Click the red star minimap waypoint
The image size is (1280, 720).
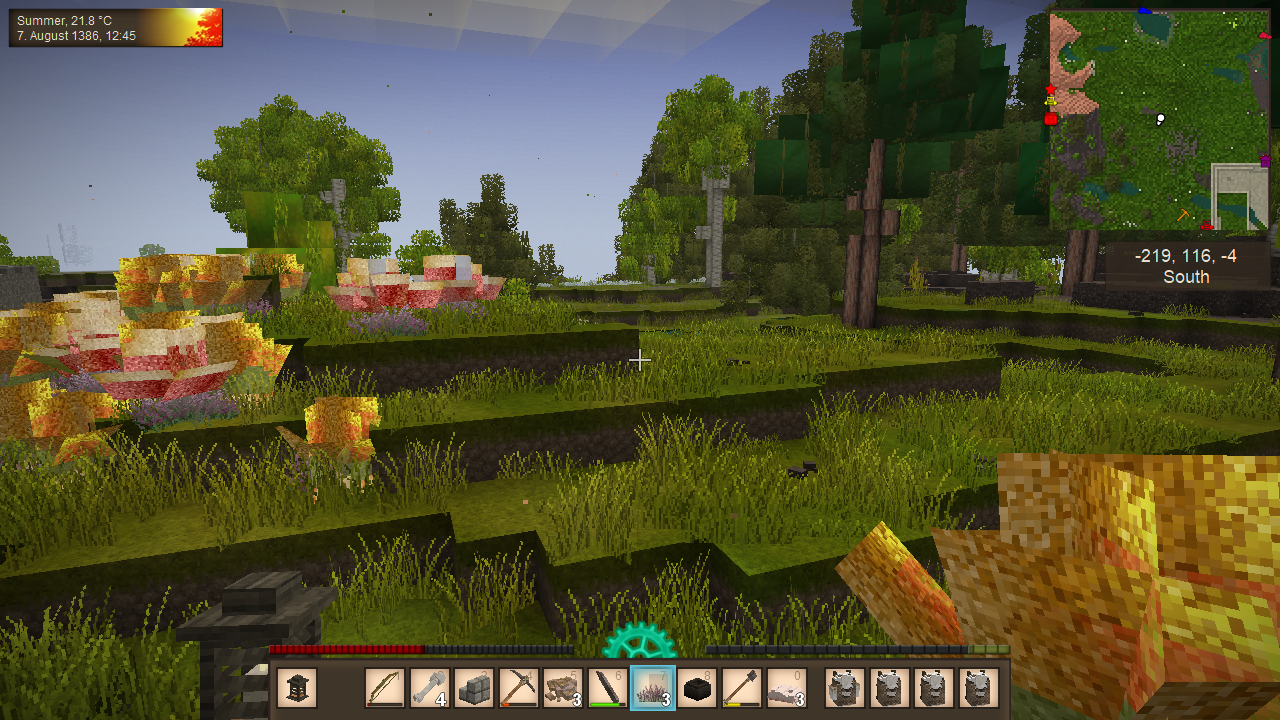[x=1050, y=91]
